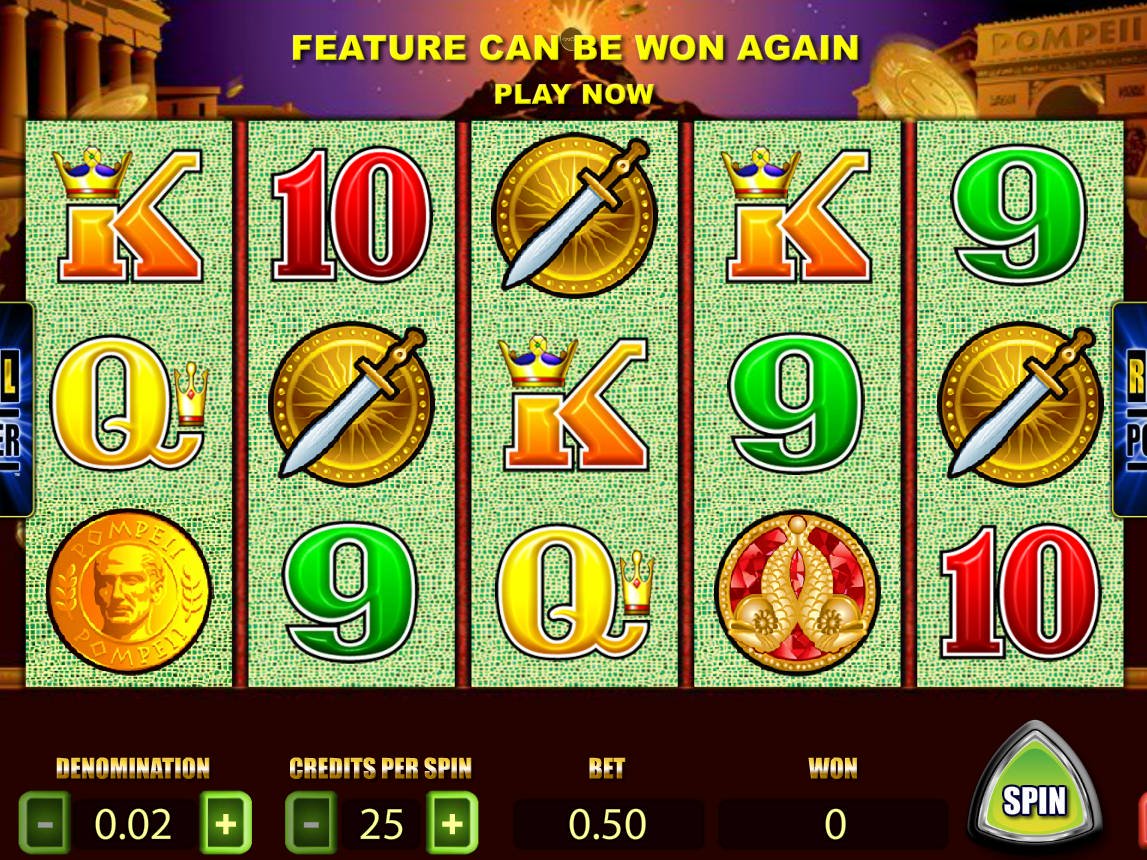Increase the denomination with the plus button
This screenshot has height=860, width=1147.
click(226, 824)
